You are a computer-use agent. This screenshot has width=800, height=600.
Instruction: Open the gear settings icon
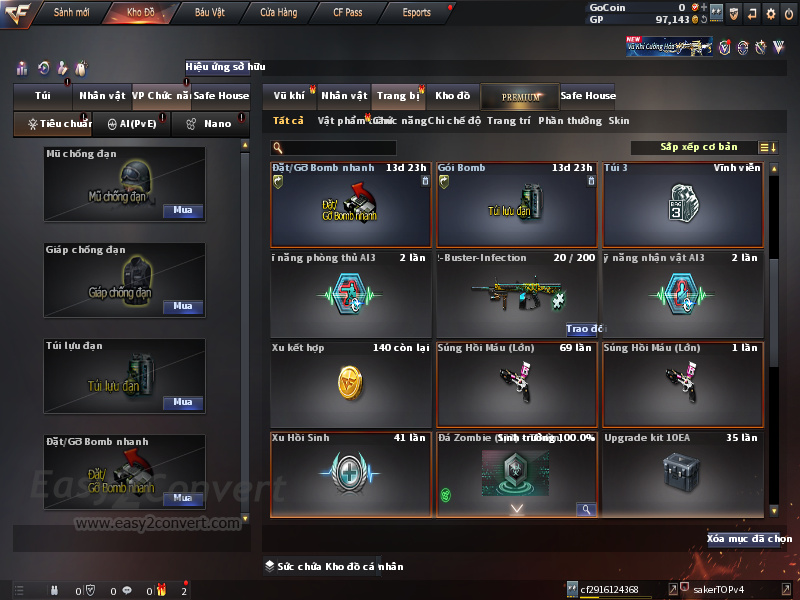pyautogui.click(x=770, y=14)
